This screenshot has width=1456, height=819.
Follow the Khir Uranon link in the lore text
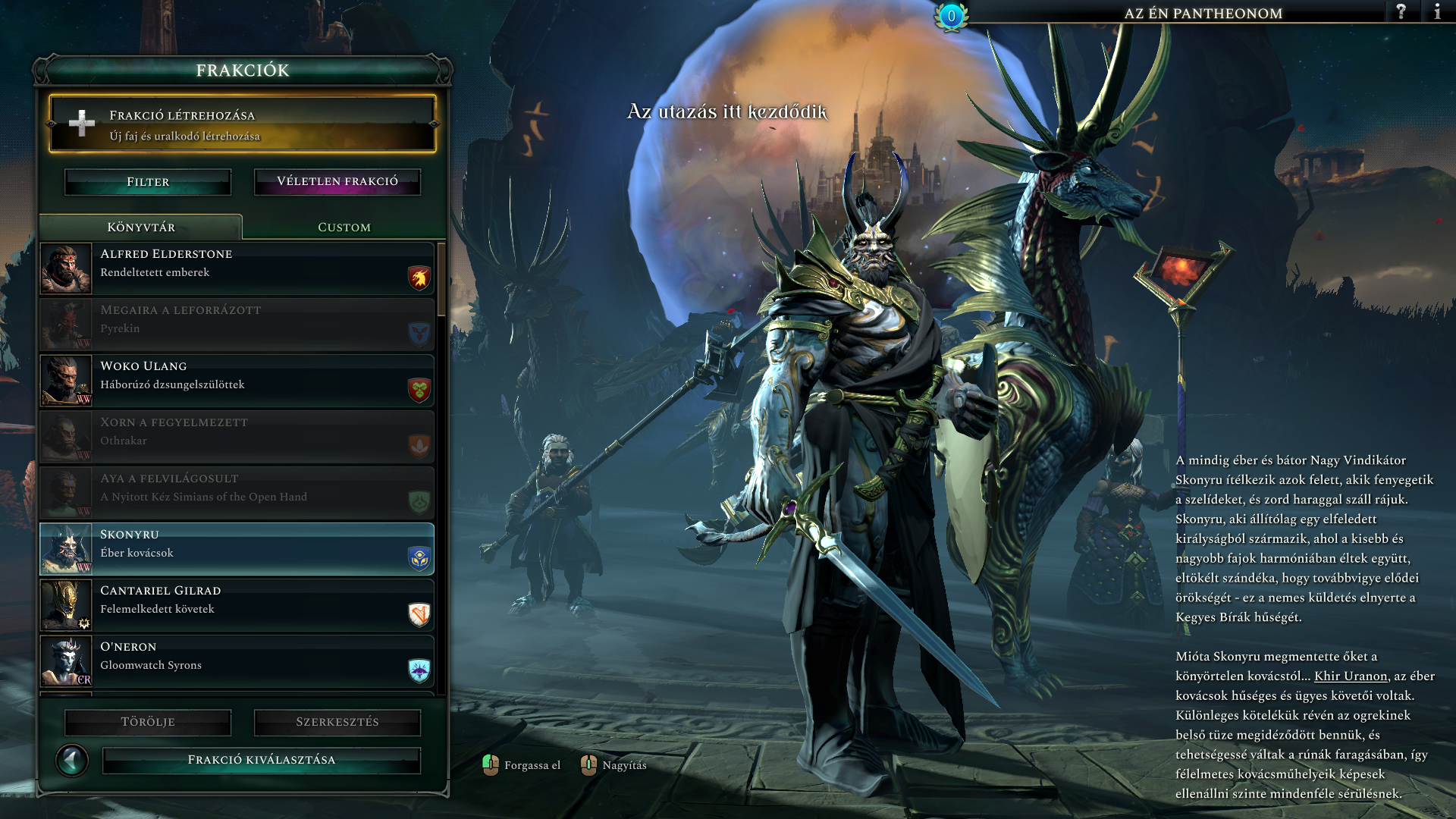pyautogui.click(x=1350, y=676)
